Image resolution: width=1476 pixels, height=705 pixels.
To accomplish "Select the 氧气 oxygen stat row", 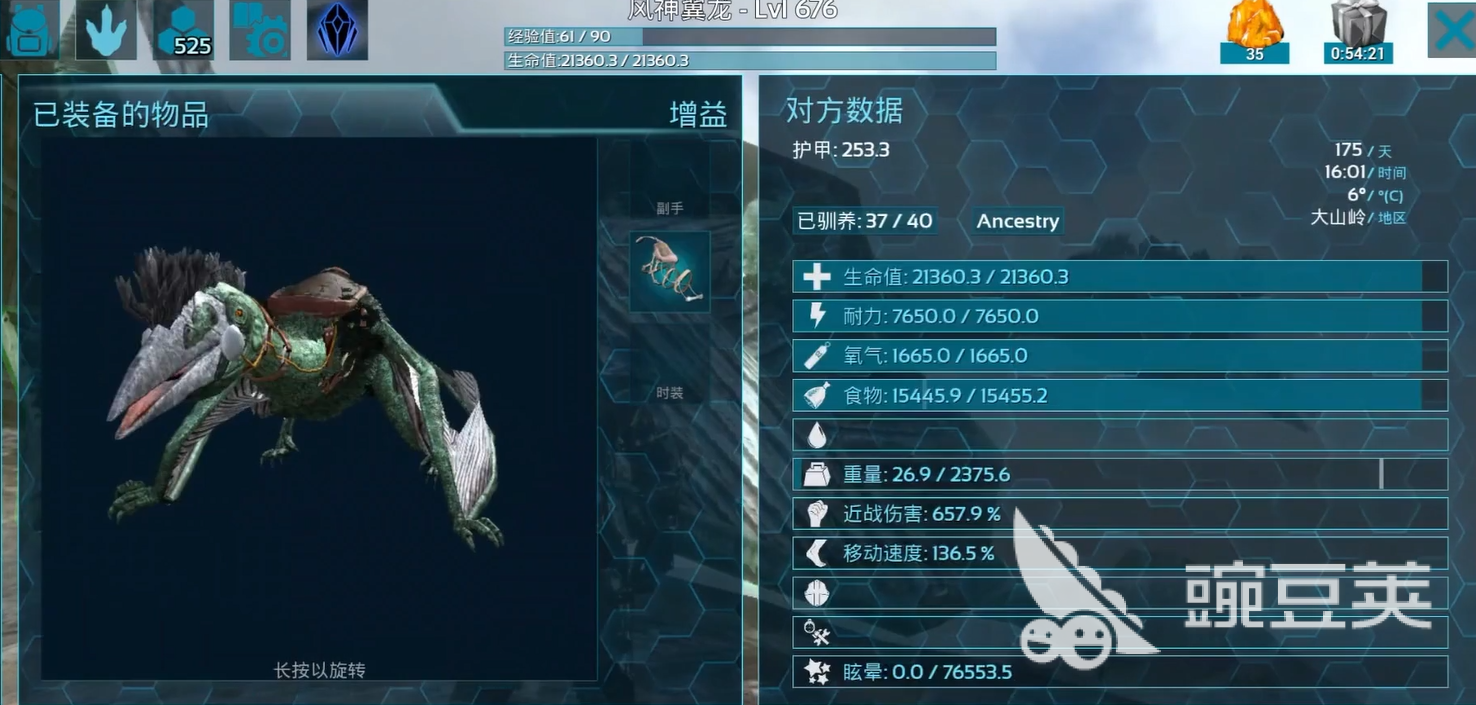I will coord(1119,356).
